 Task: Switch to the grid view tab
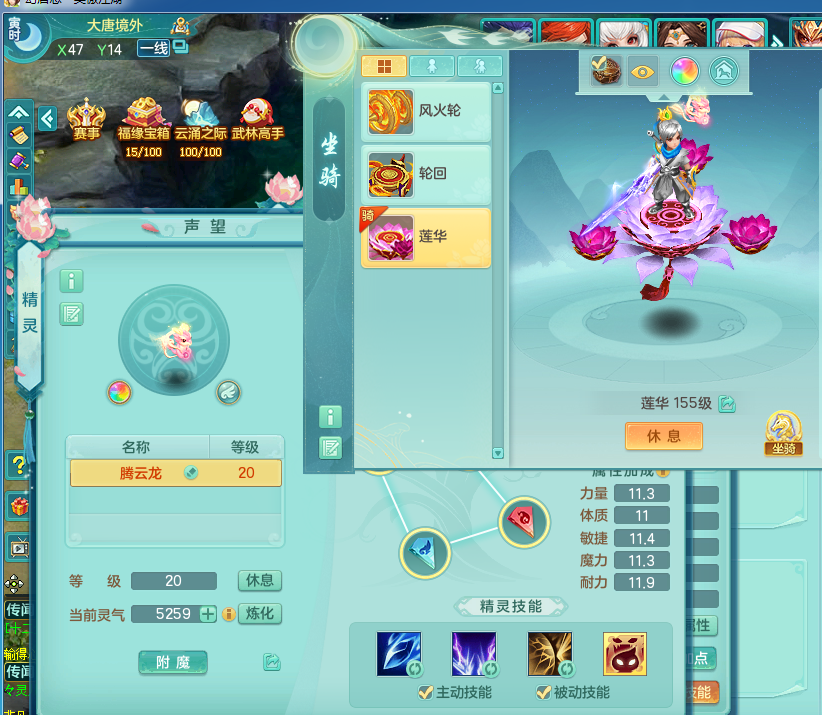click(x=383, y=67)
